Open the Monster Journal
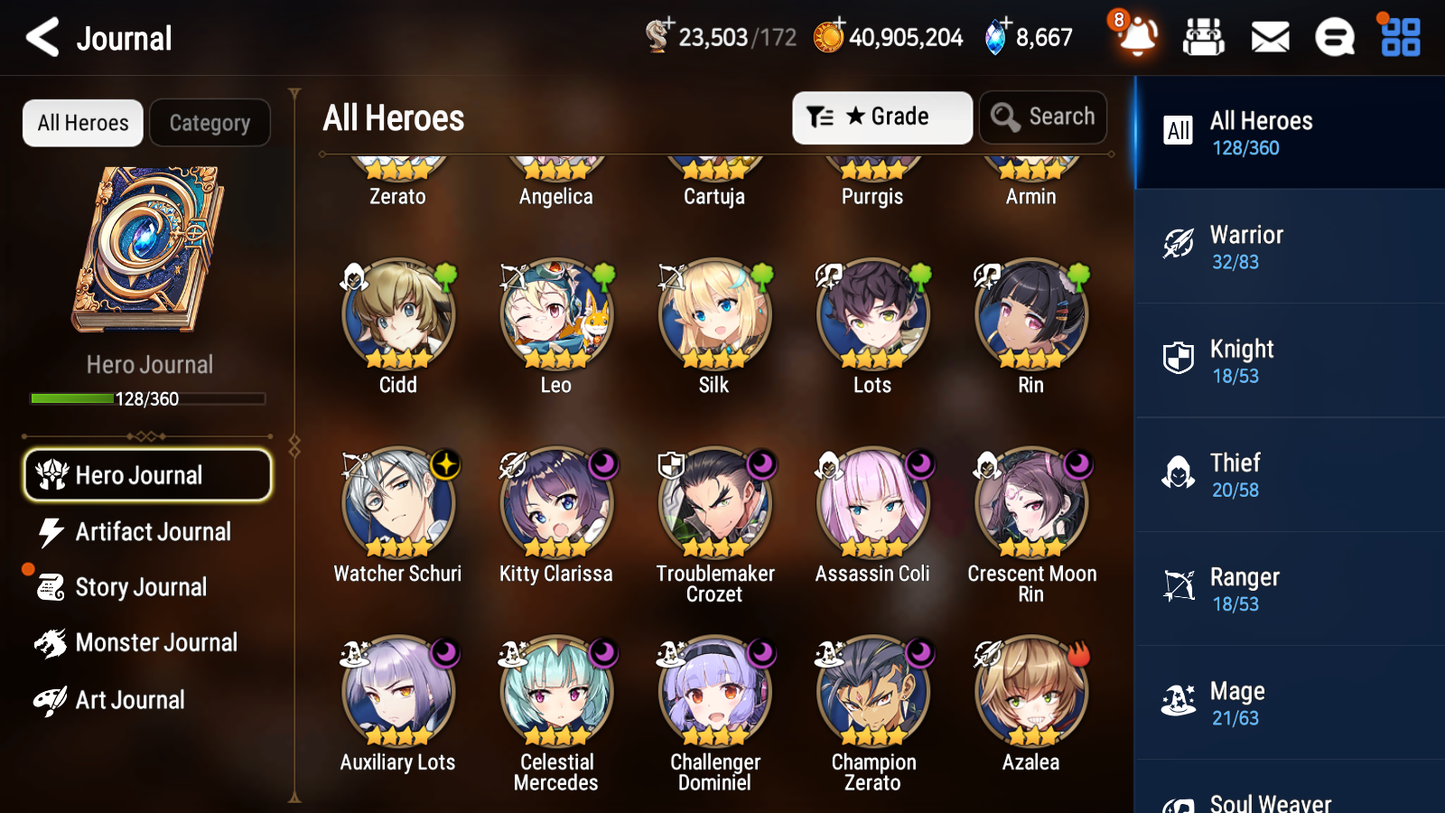Image resolution: width=1445 pixels, height=813 pixels. click(156, 643)
